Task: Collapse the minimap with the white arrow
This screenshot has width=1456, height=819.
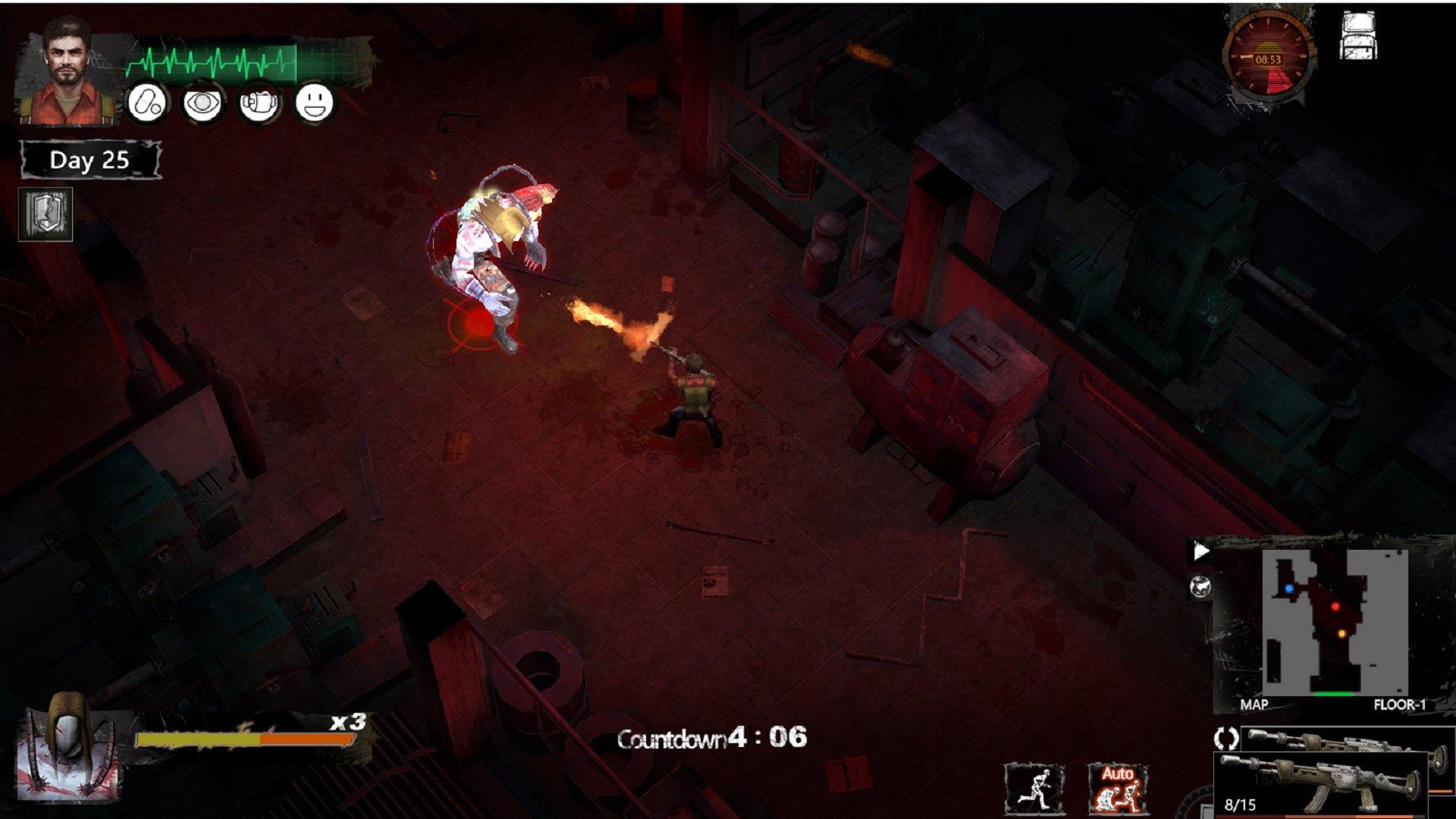Action: coord(1200,551)
